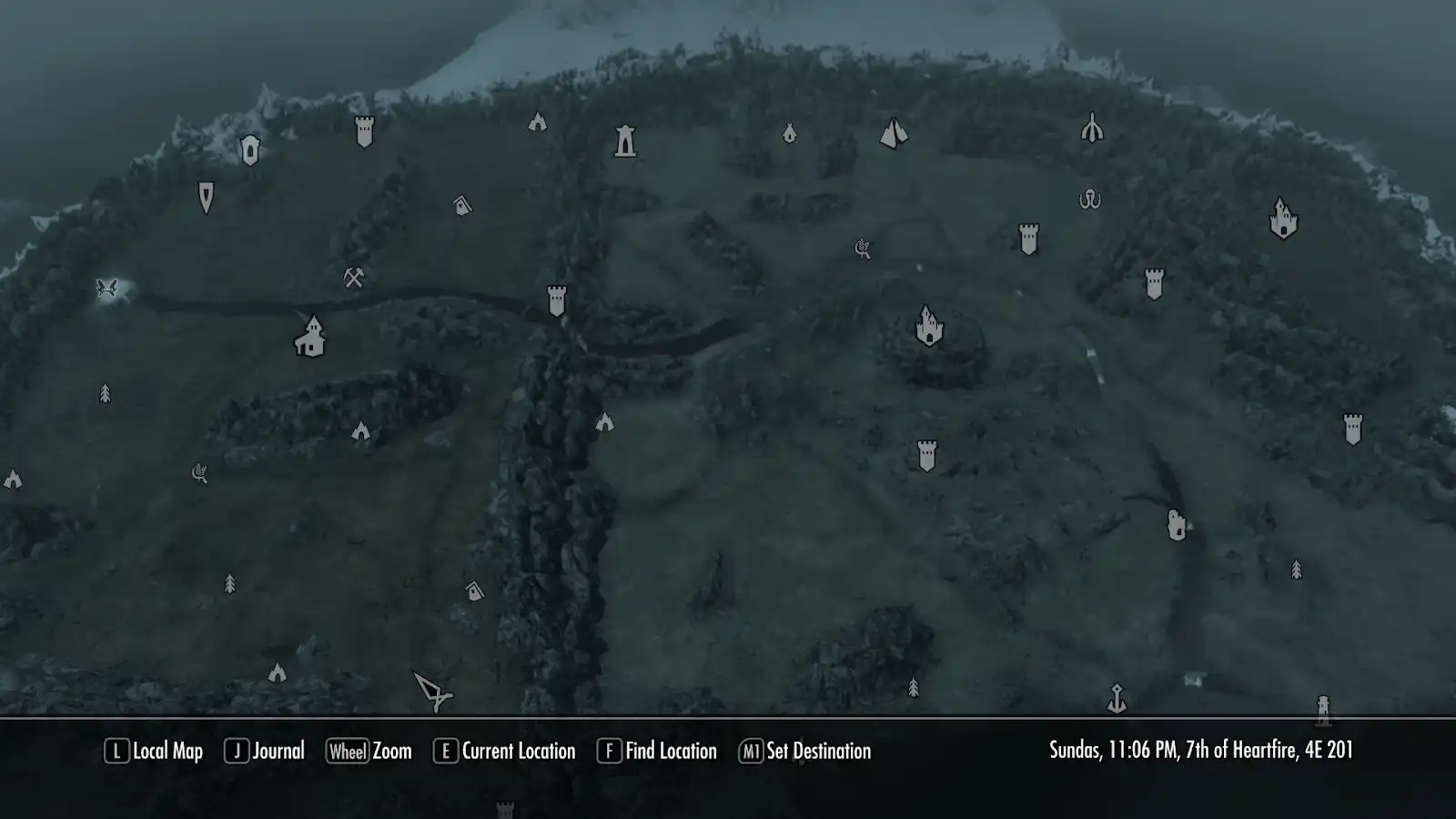
Task: Choose the horseshoe-shaped marker
Action: [1089, 199]
